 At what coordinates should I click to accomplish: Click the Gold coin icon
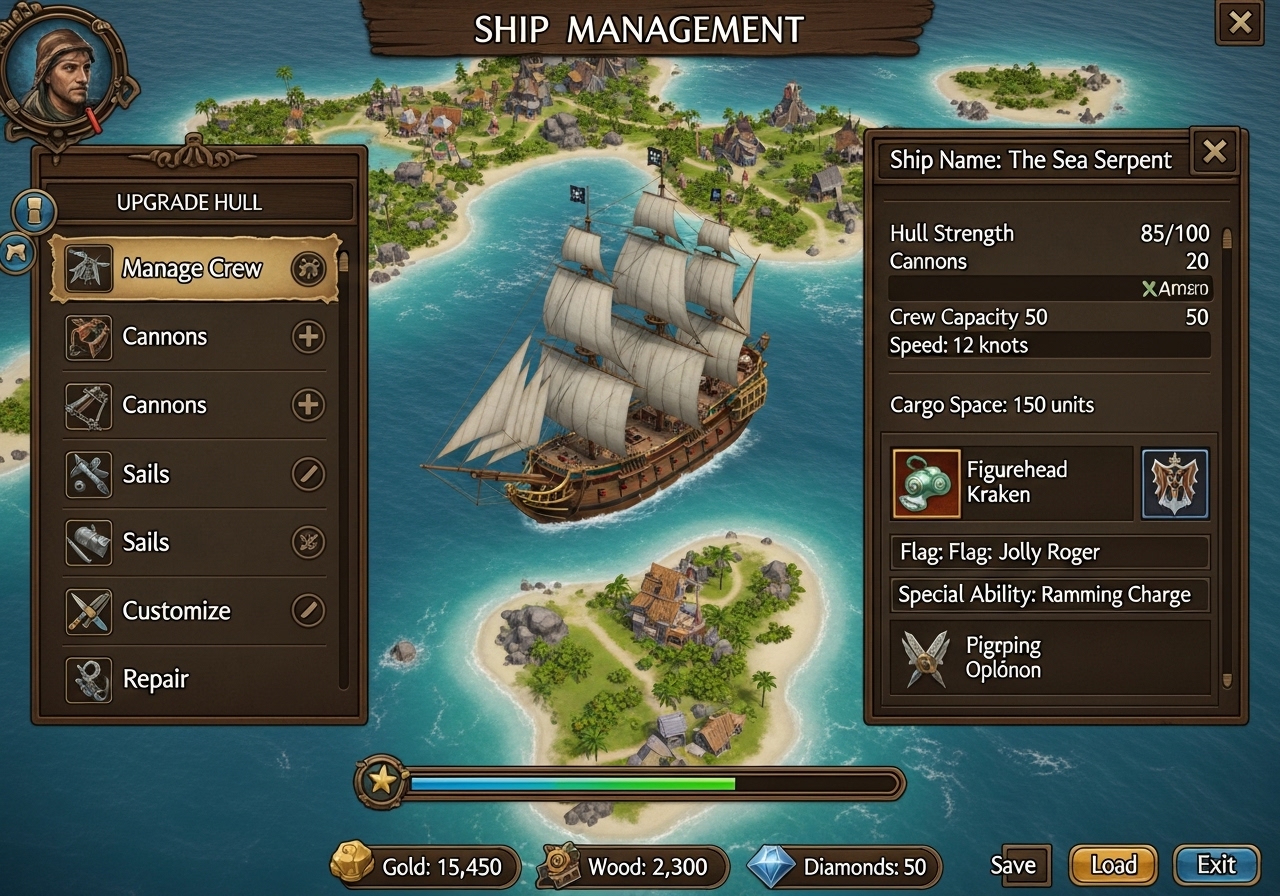pyautogui.click(x=355, y=866)
